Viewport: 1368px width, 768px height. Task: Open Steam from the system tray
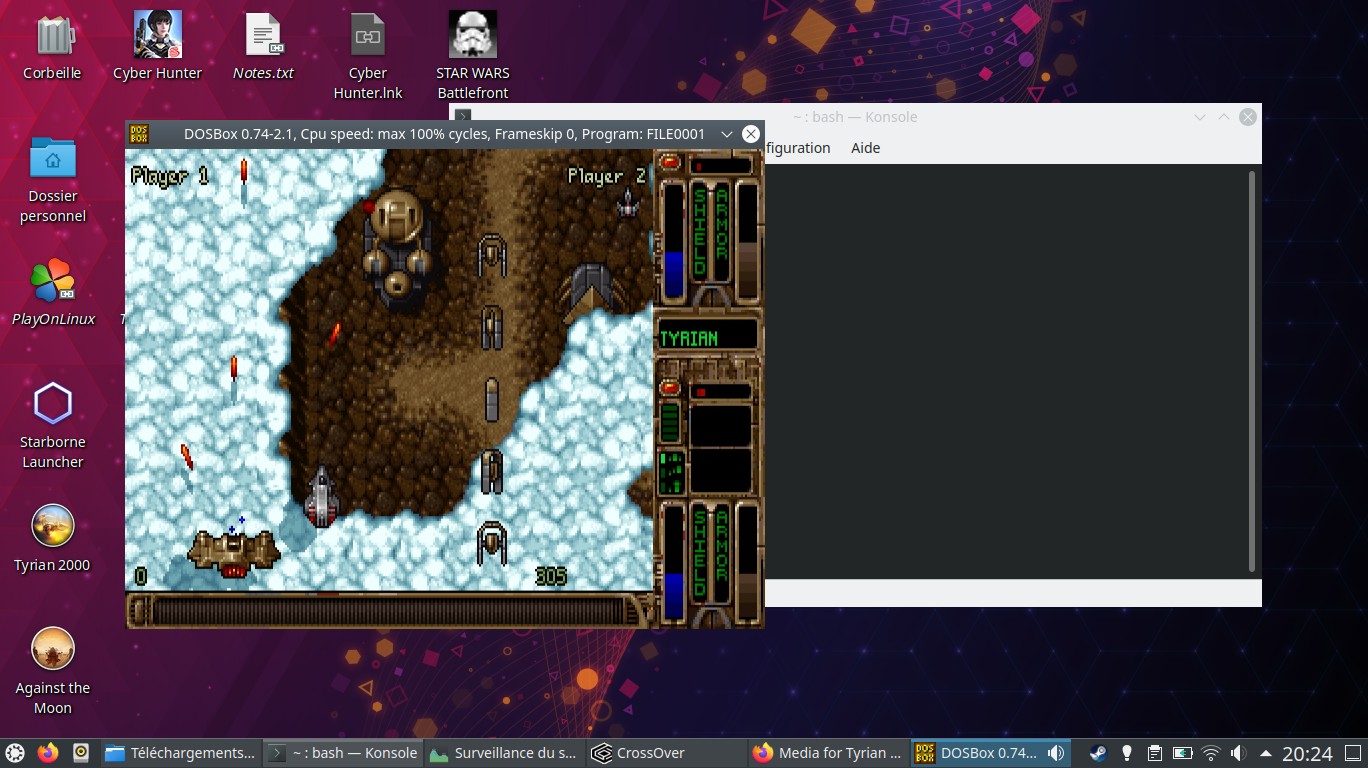tap(1098, 752)
